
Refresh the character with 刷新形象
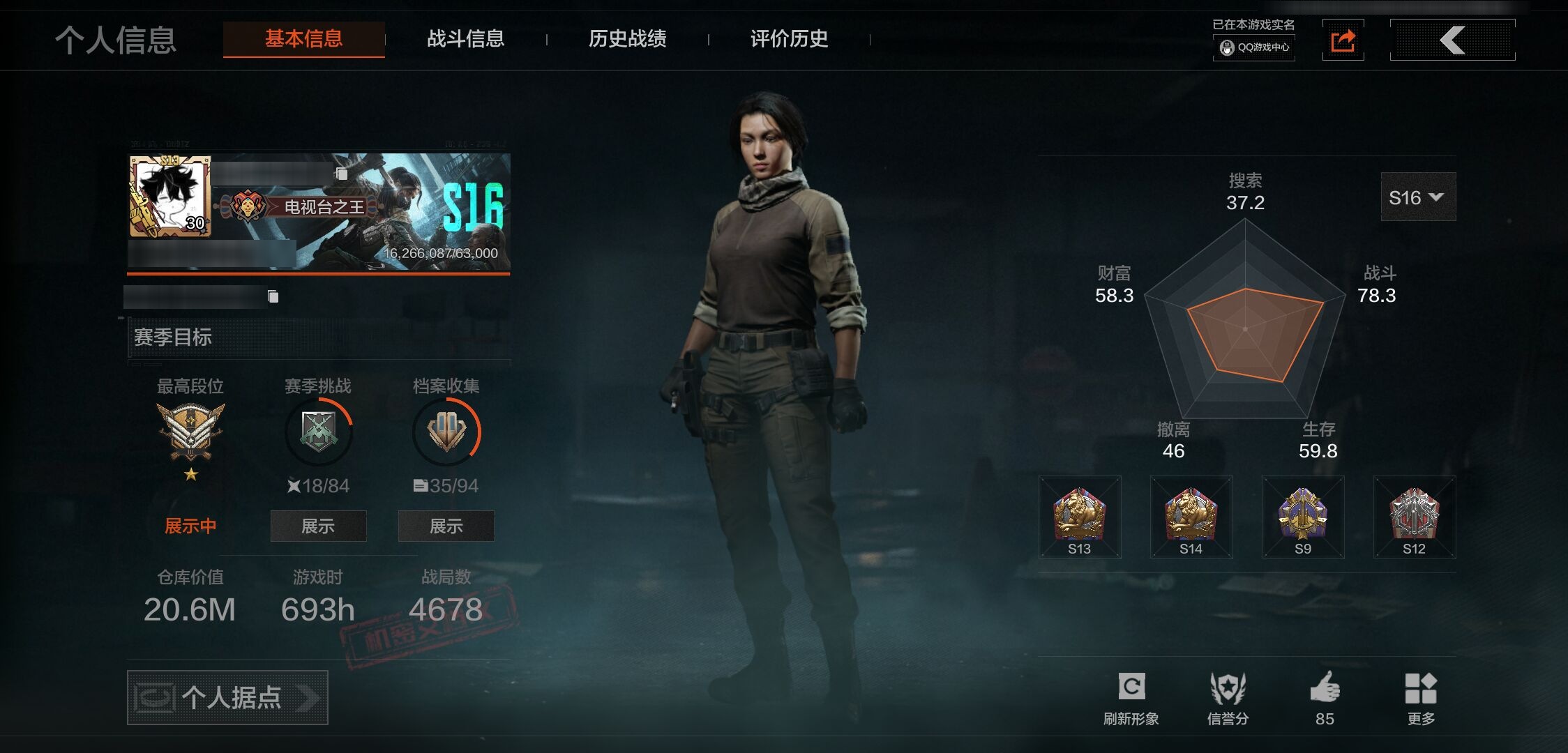tap(1131, 697)
